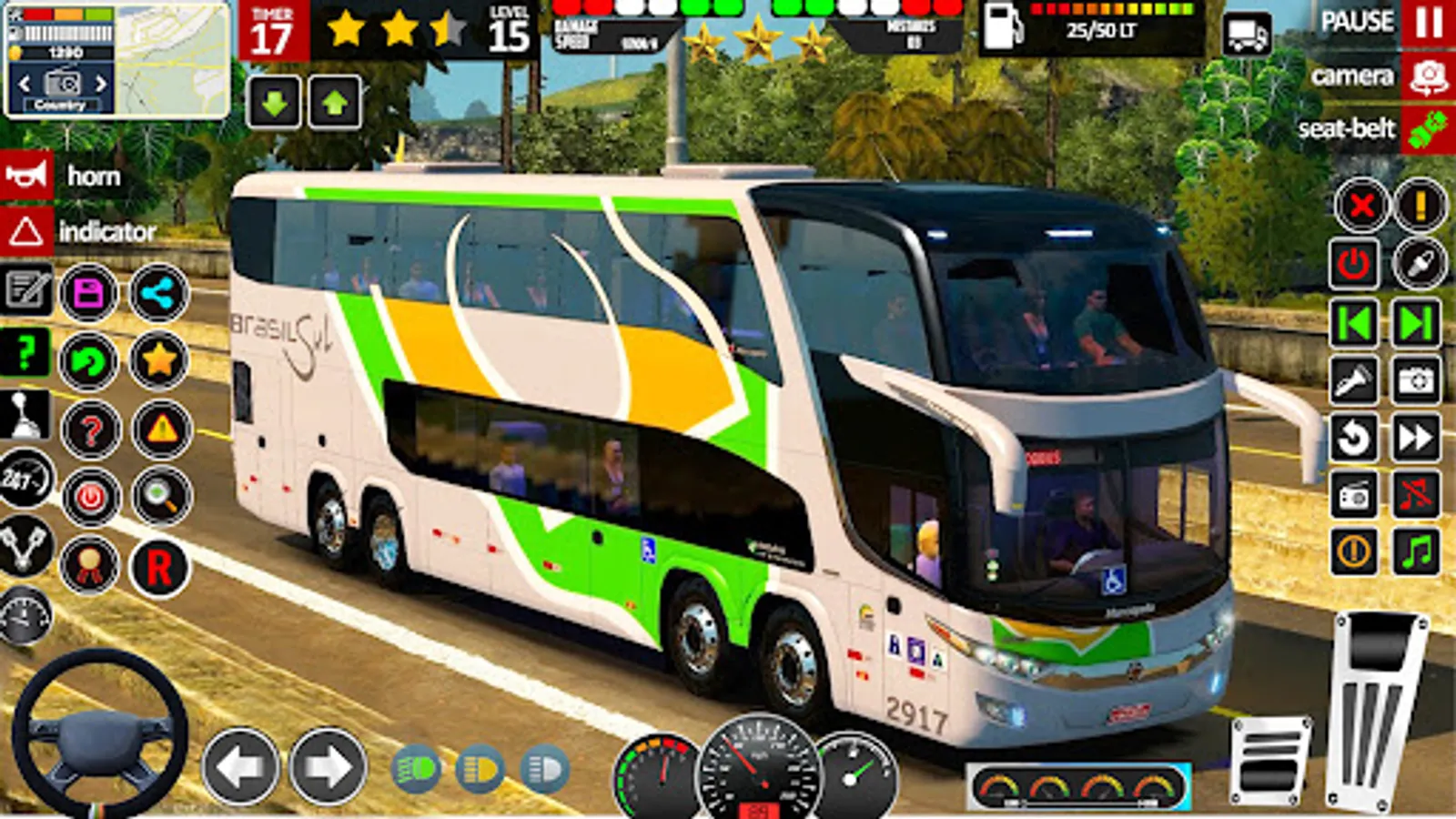
Task: Fasten the seat-belt button
Action: click(x=1427, y=129)
